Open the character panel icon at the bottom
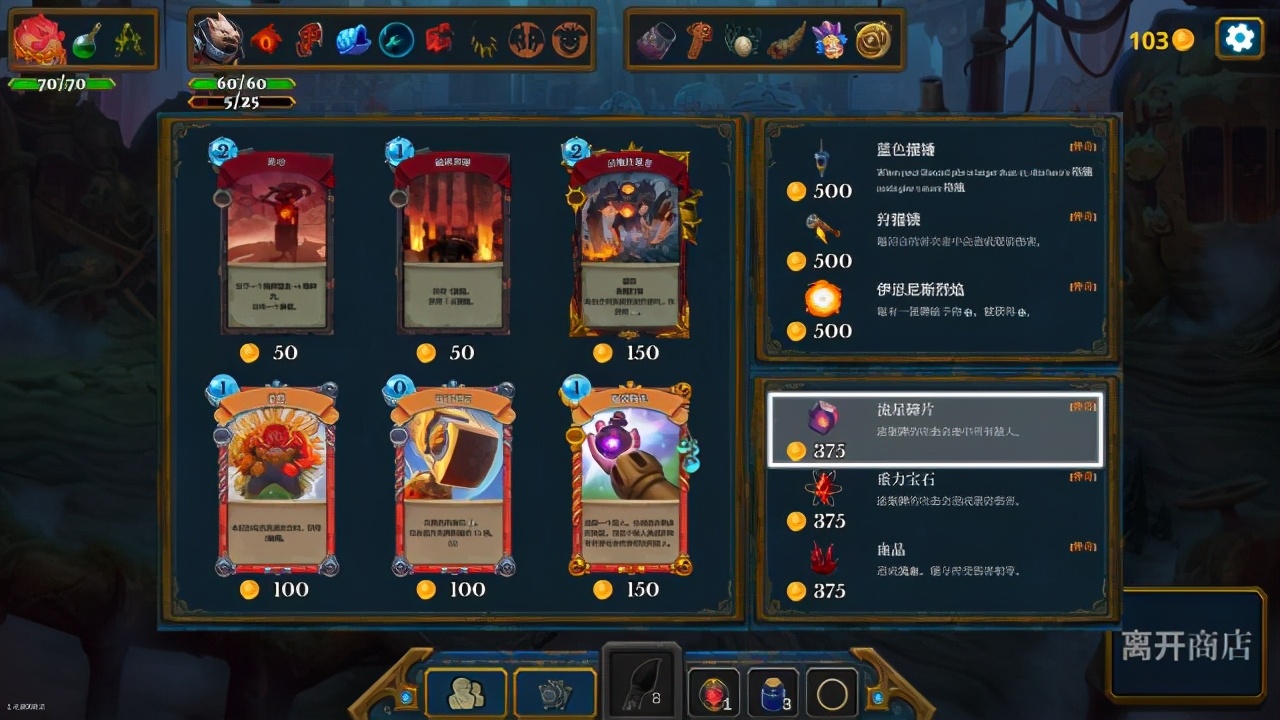 click(464, 691)
